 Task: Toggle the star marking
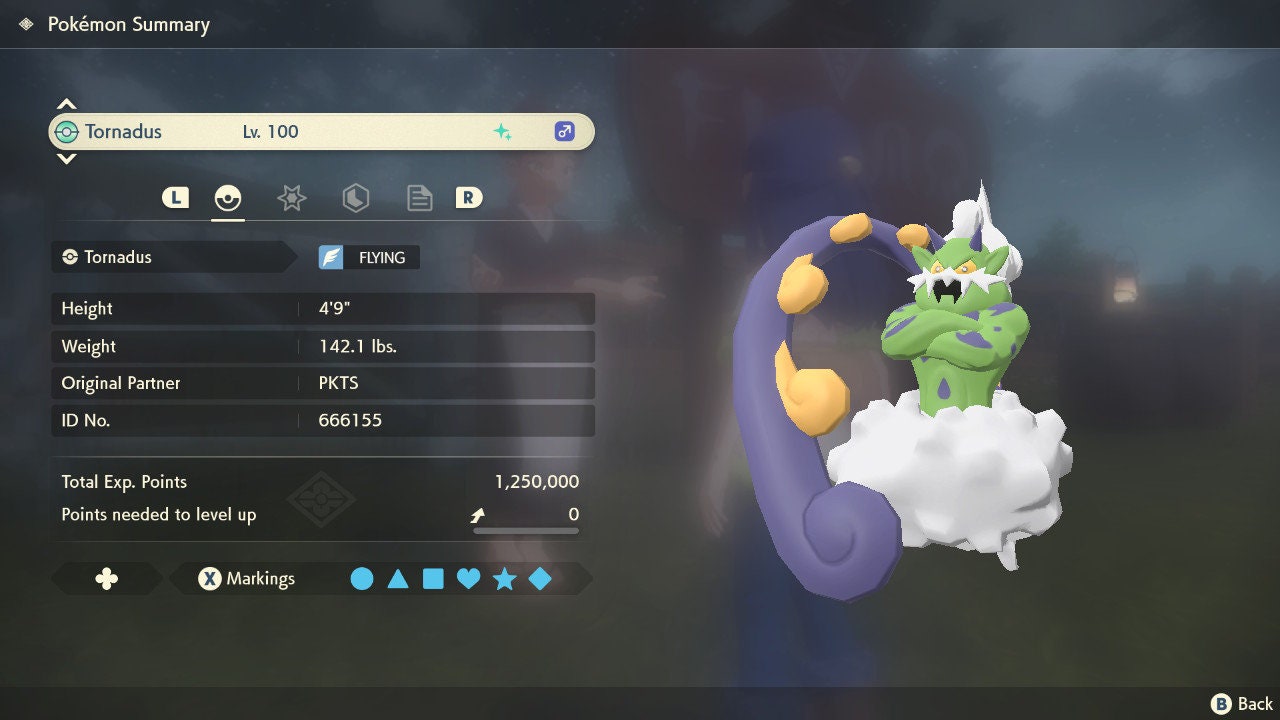click(504, 579)
